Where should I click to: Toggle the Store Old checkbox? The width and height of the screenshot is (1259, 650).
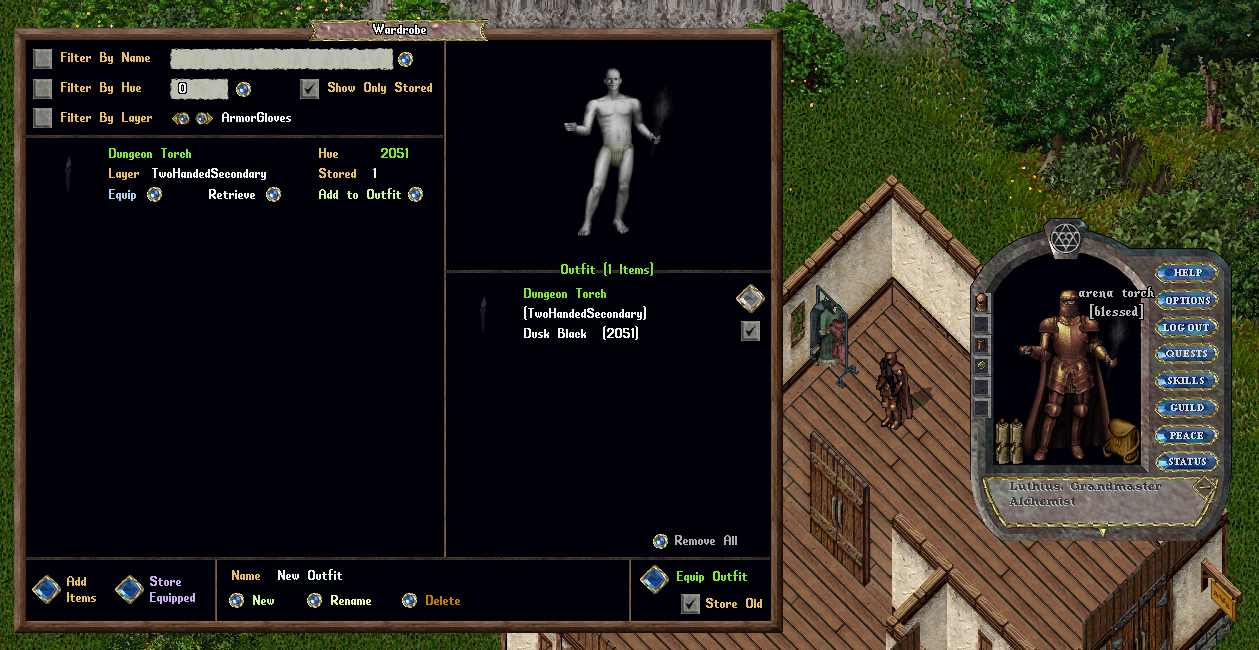tap(690, 603)
